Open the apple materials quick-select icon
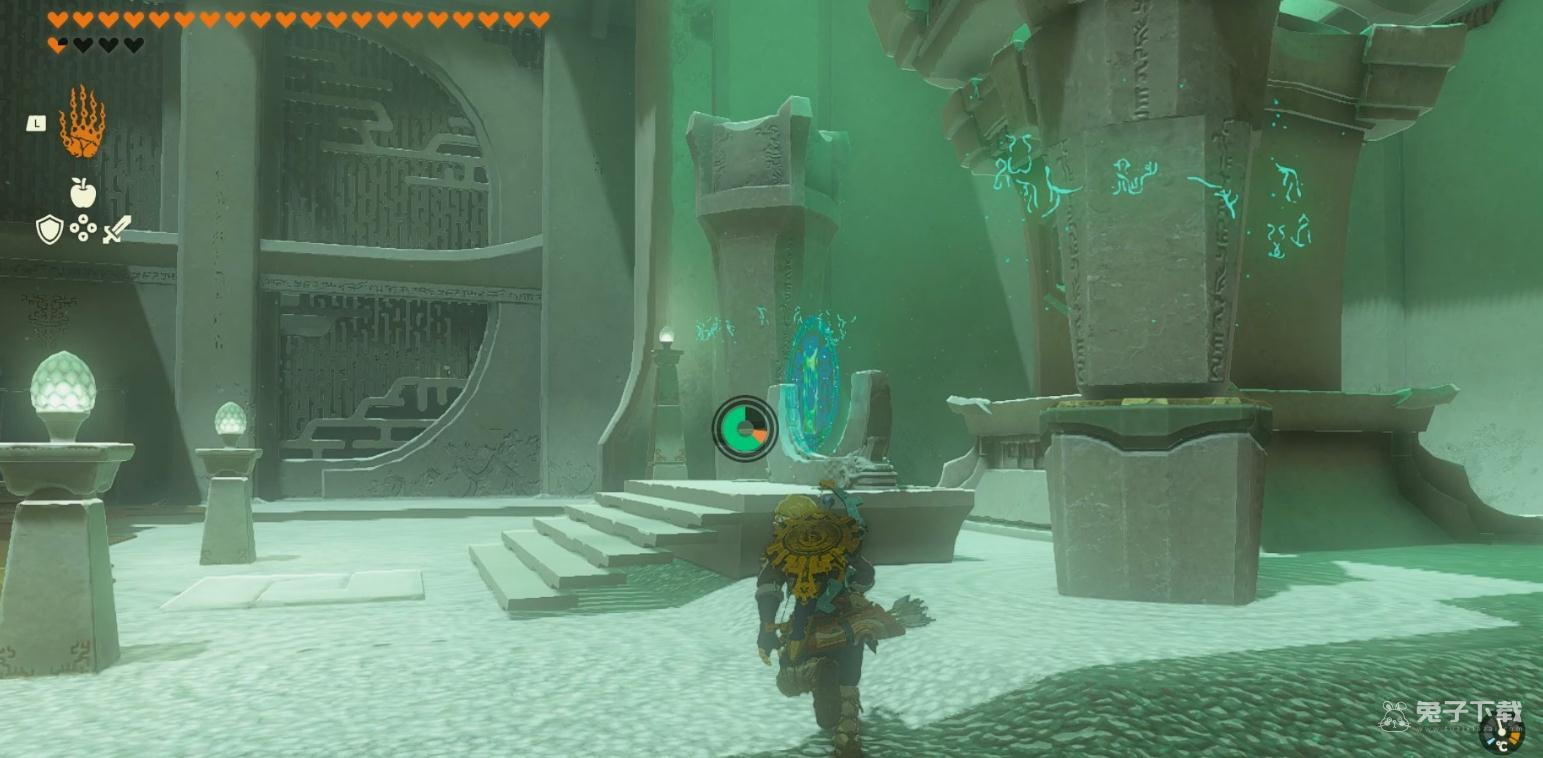Image resolution: width=1543 pixels, height=758 pixels. click(x=83, y=192)
